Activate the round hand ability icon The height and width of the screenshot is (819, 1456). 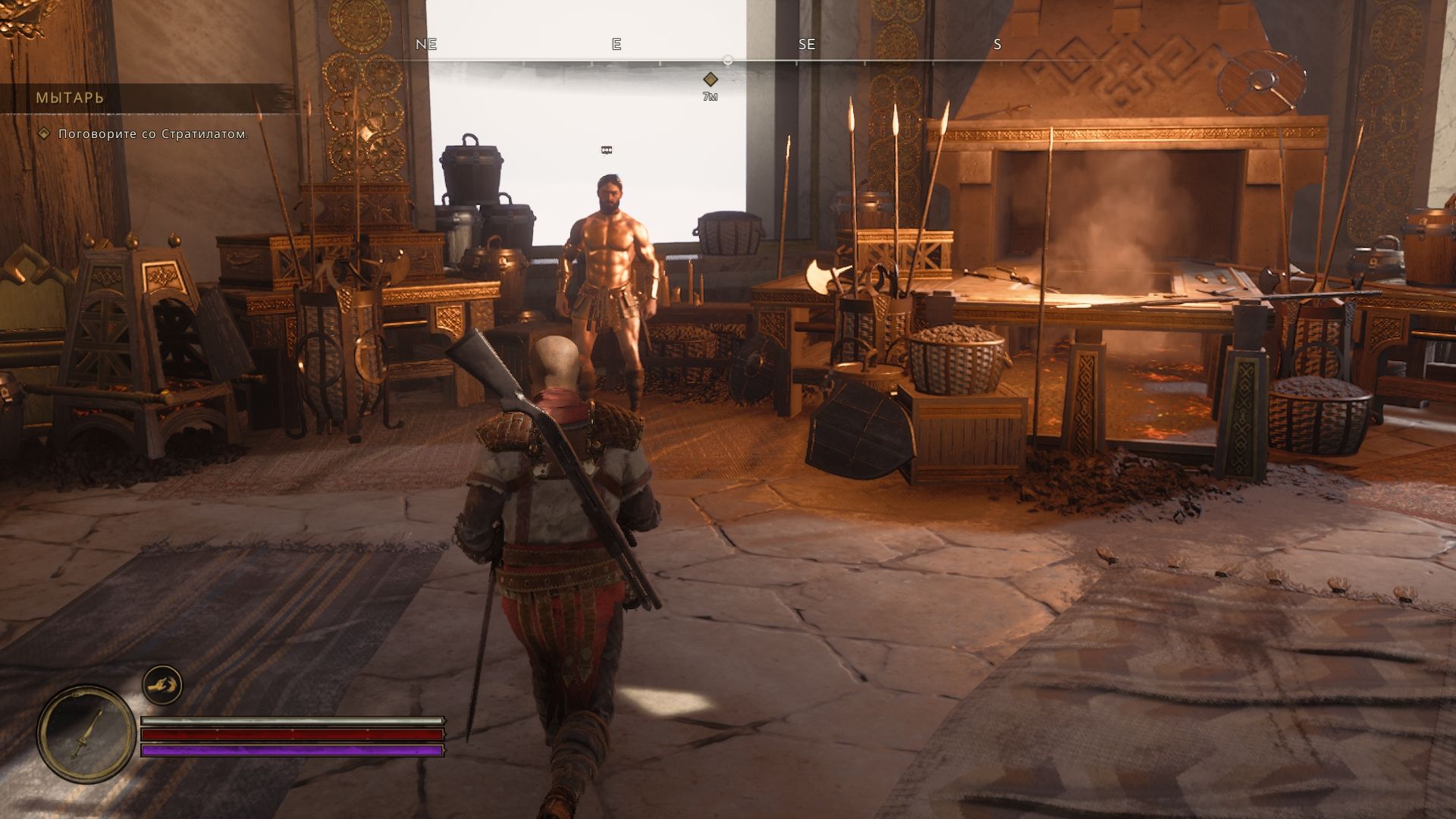pos(162,686)
